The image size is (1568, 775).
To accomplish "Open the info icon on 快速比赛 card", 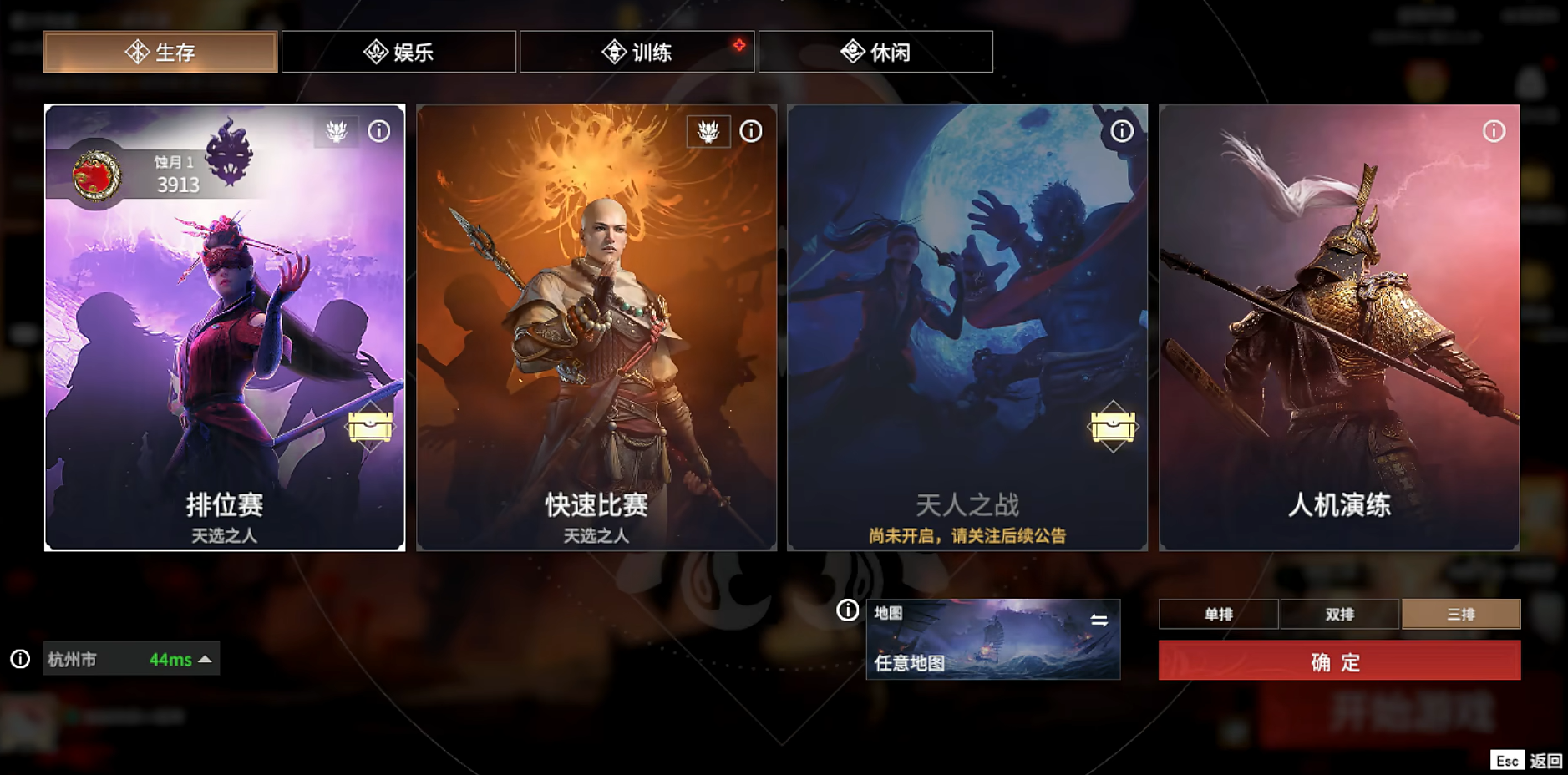I will click(x=751, y=130).
